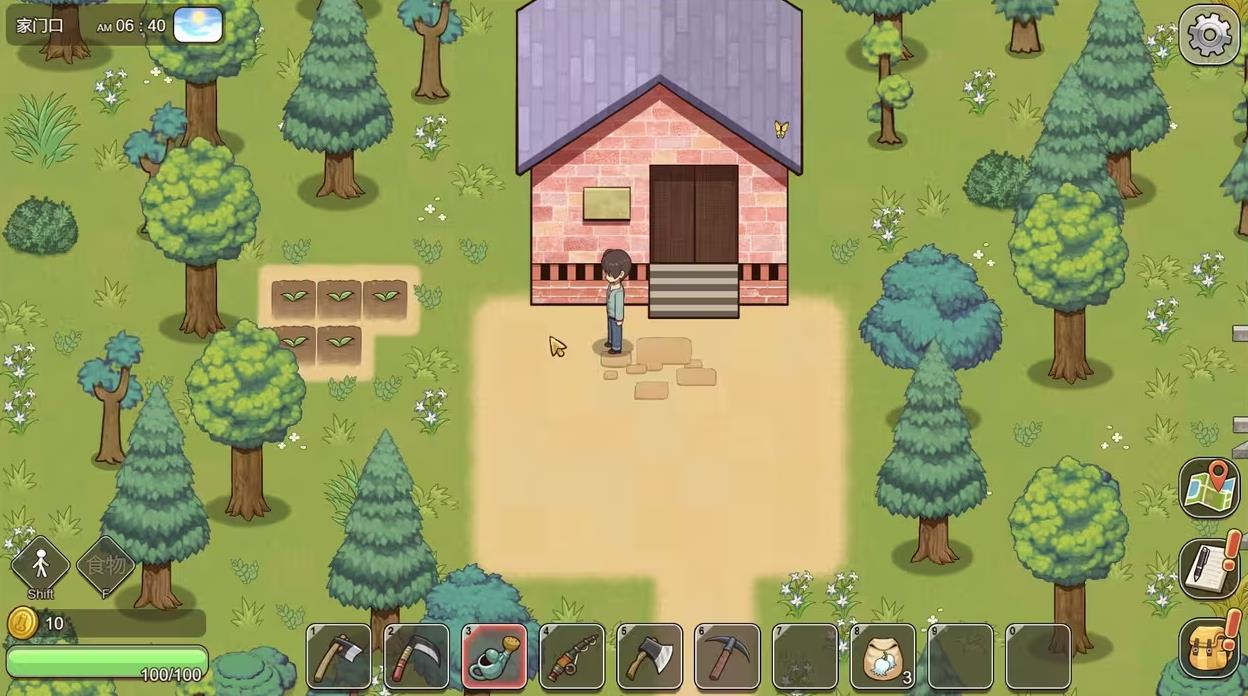Toggle the walk/run stick figure button

40,565
